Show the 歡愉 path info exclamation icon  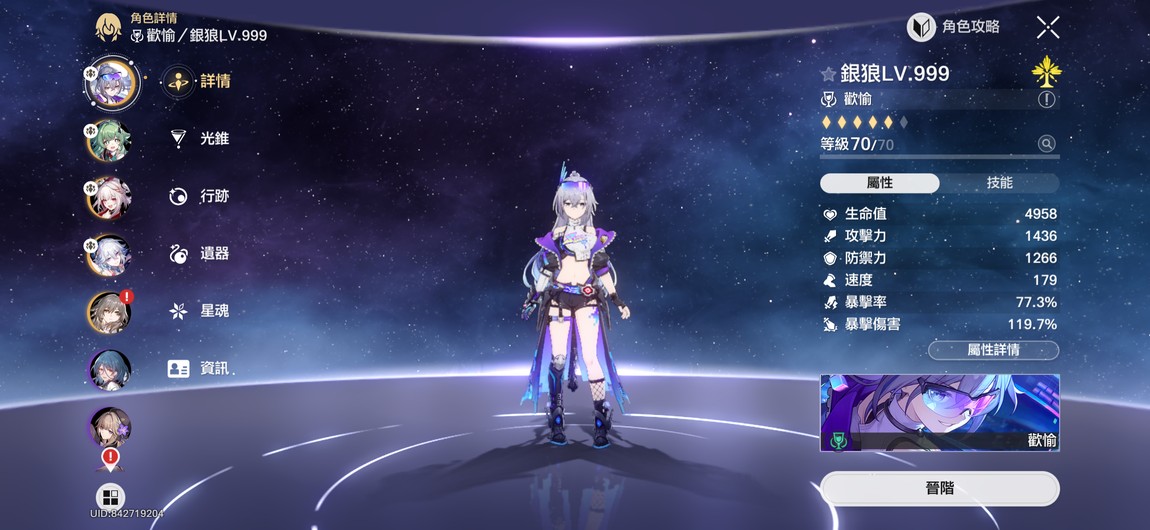point(1047,99)
